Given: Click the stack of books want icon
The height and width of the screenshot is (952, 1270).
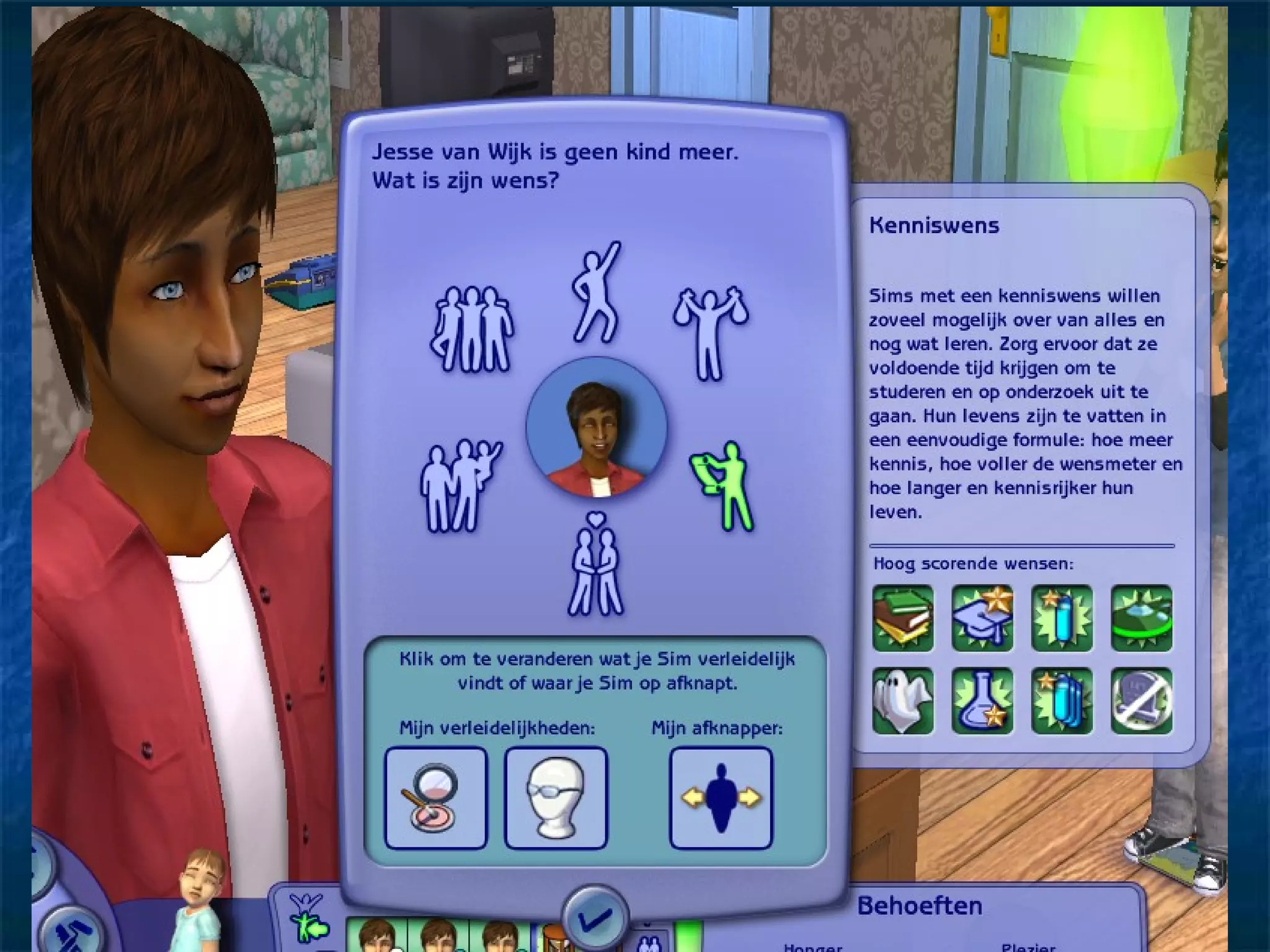Looking at the screenshot, I should coord(902,618).
